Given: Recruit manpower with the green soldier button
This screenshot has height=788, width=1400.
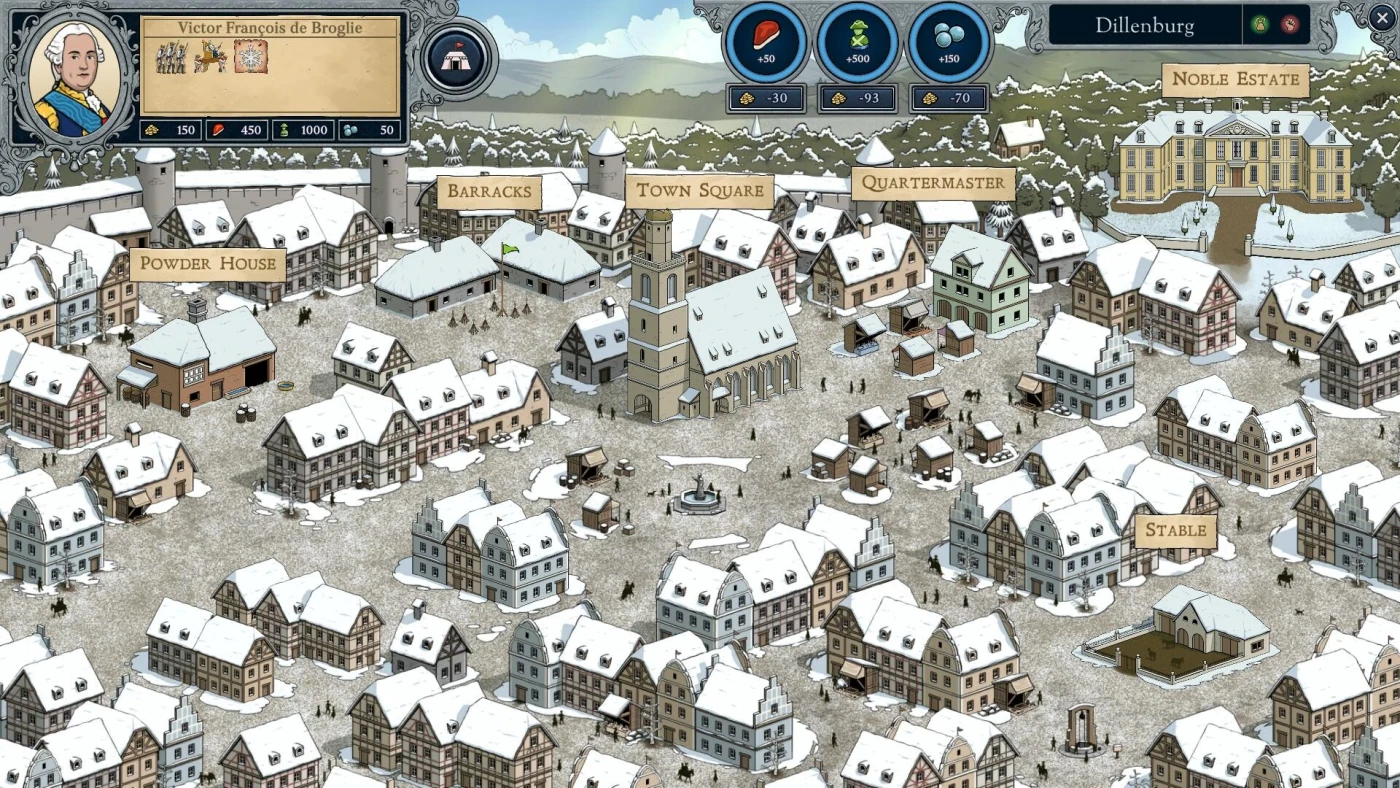Looking at the screenshot, I should pyautogui.click(x=857, y=44).
